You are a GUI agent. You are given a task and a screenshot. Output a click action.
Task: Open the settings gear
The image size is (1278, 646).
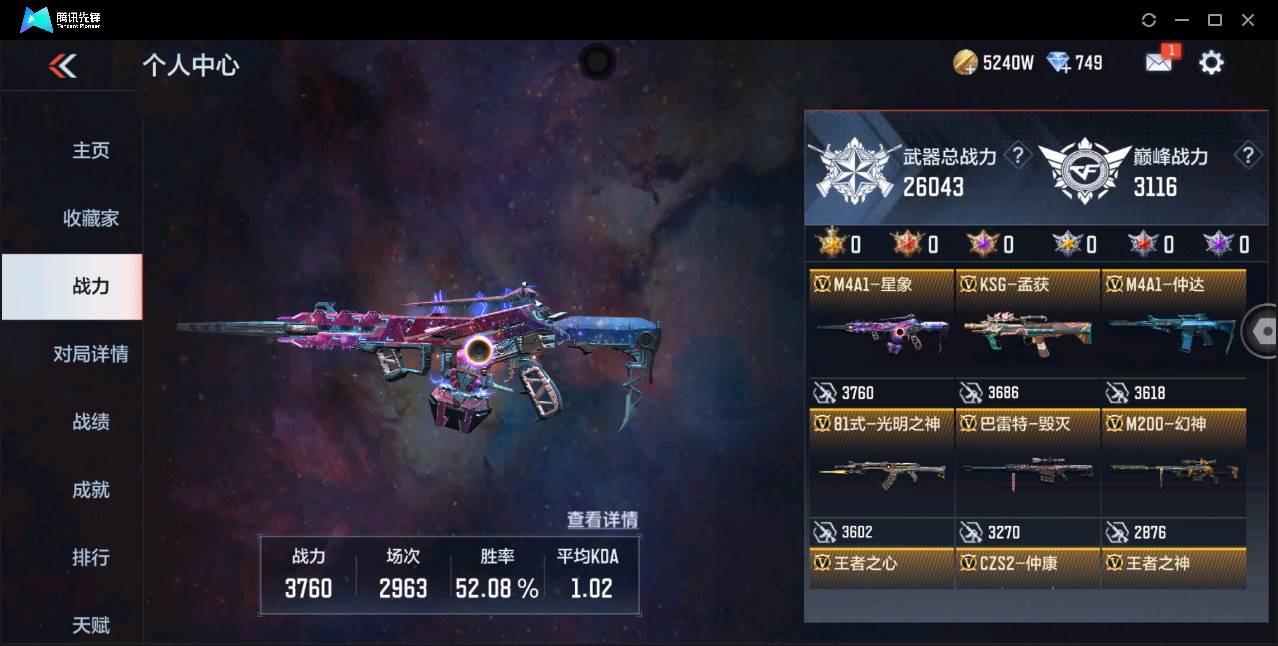point(1211,63)
